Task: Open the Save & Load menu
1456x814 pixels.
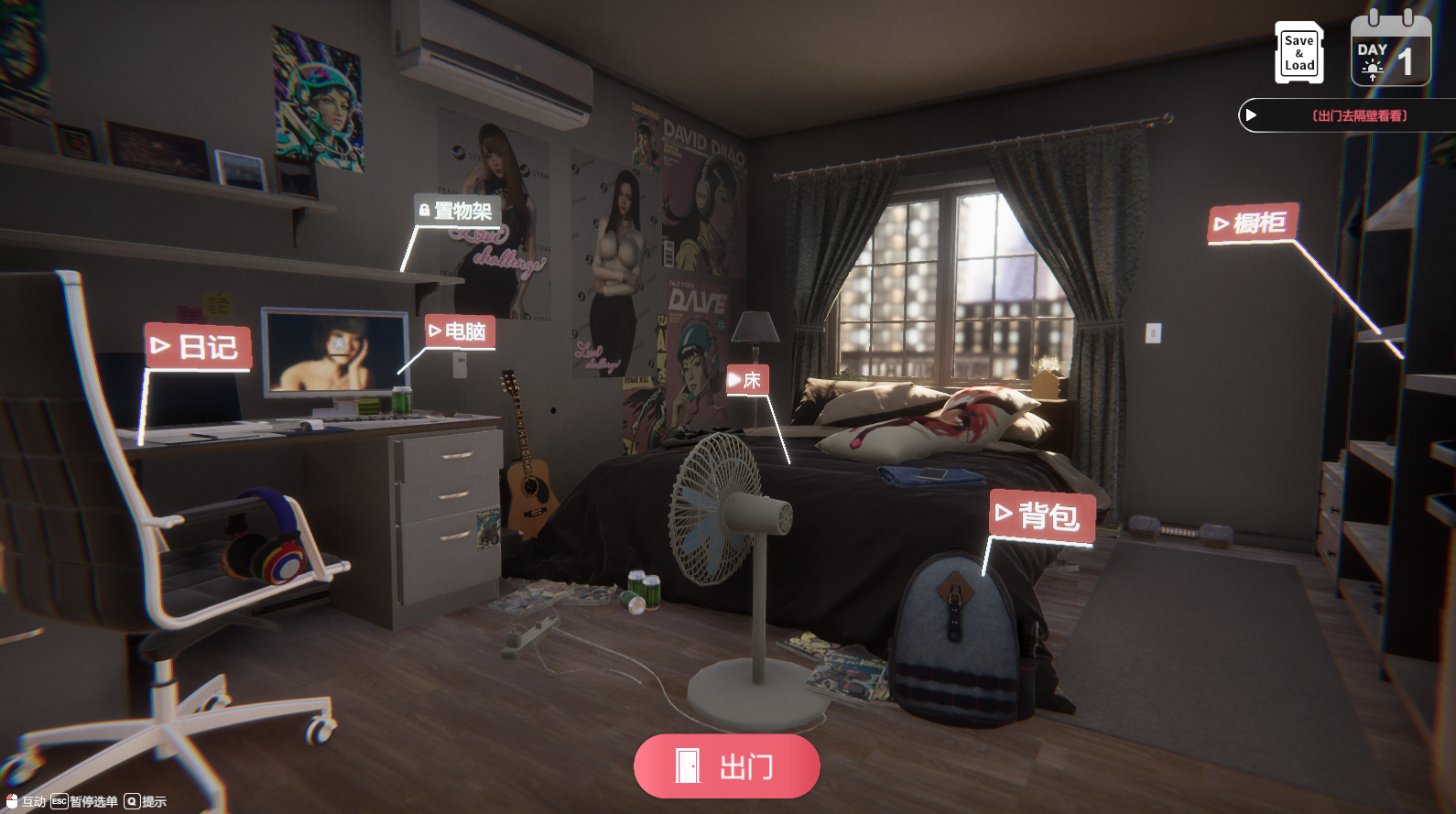Action: (x=1298, y=53)
